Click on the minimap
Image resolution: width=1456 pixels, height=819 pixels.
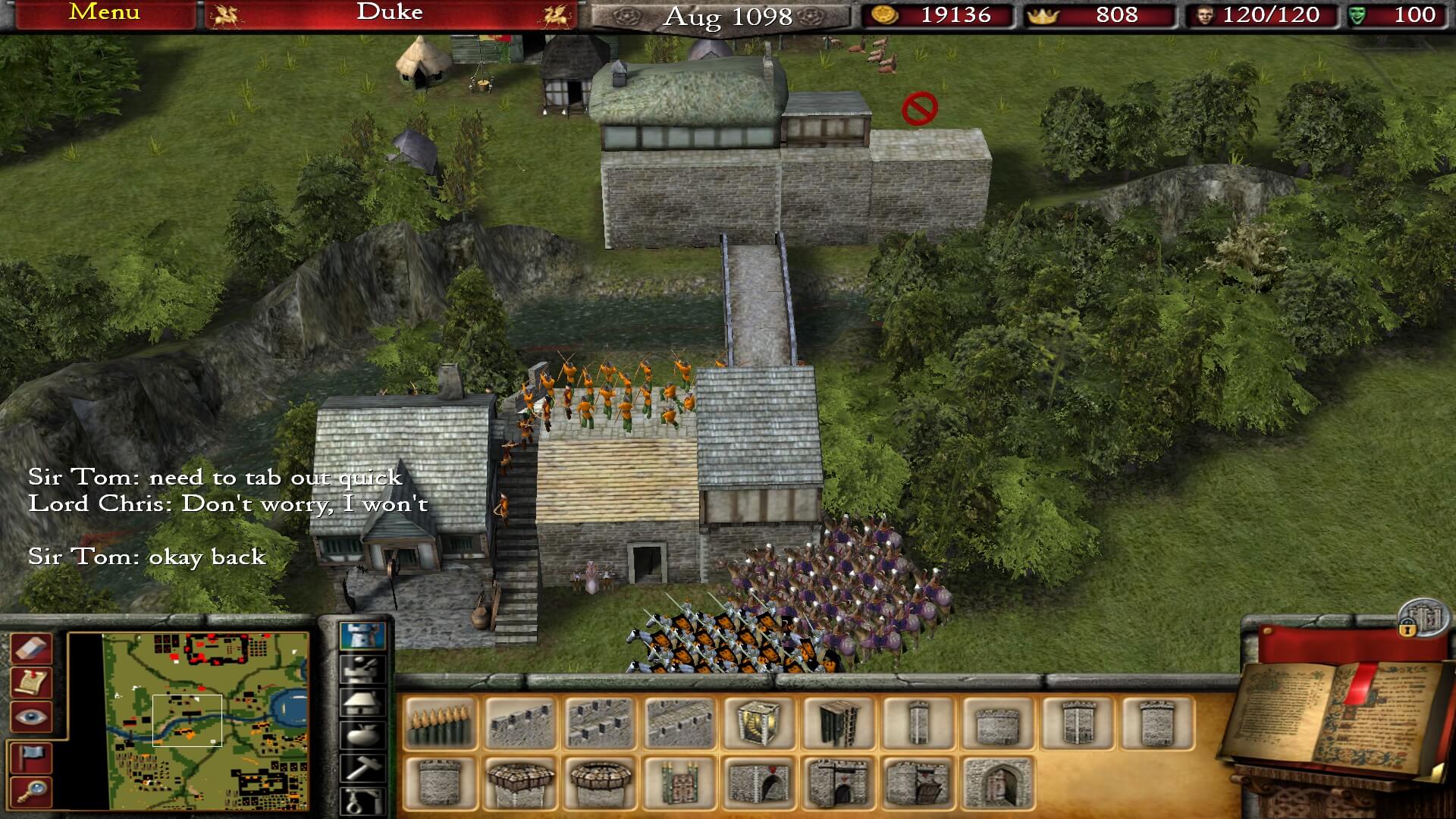pos(206,720)
